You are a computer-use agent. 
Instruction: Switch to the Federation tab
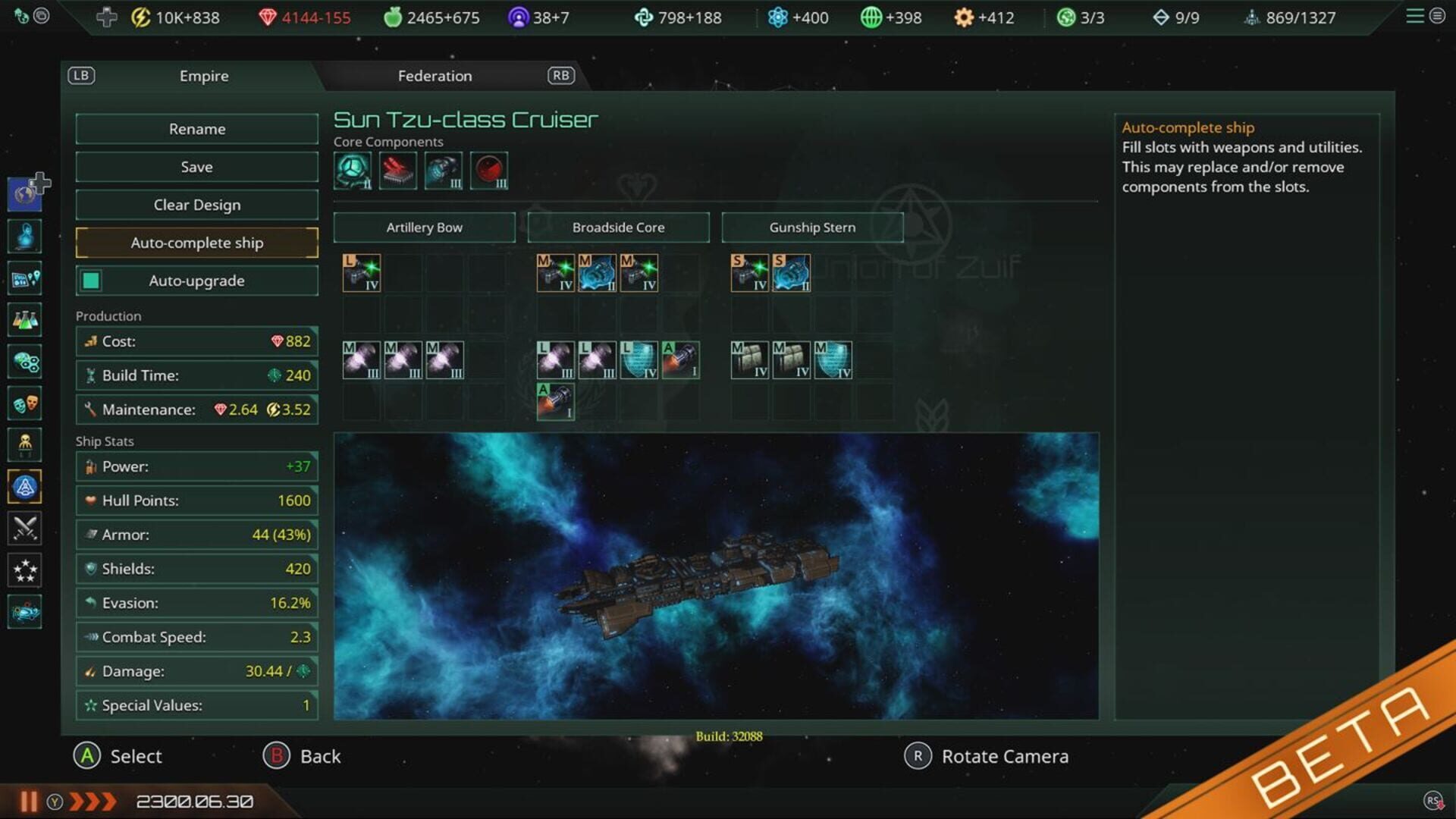(435, 75)
